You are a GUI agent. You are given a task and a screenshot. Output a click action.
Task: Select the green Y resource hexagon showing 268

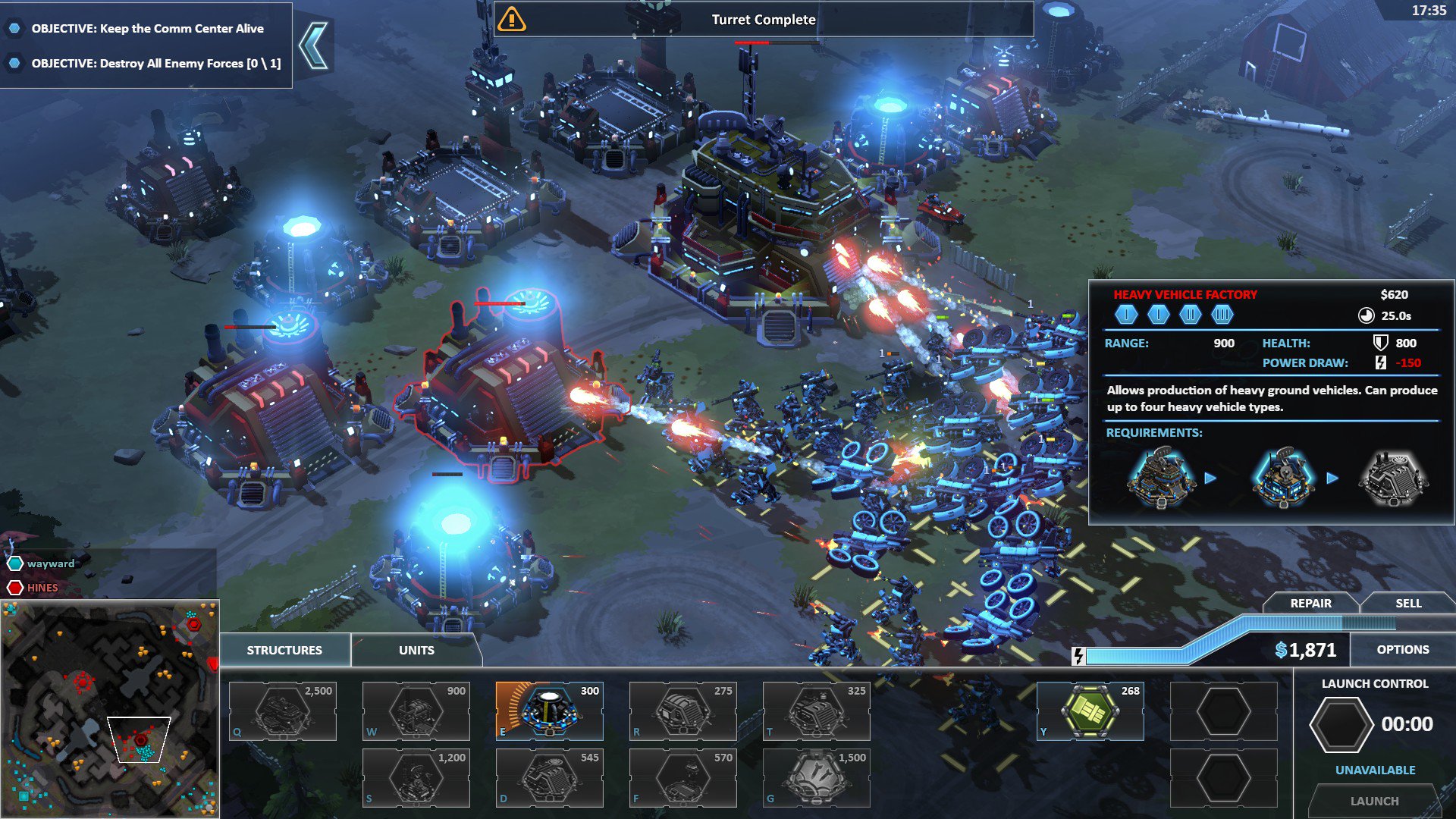point(1090,711)
